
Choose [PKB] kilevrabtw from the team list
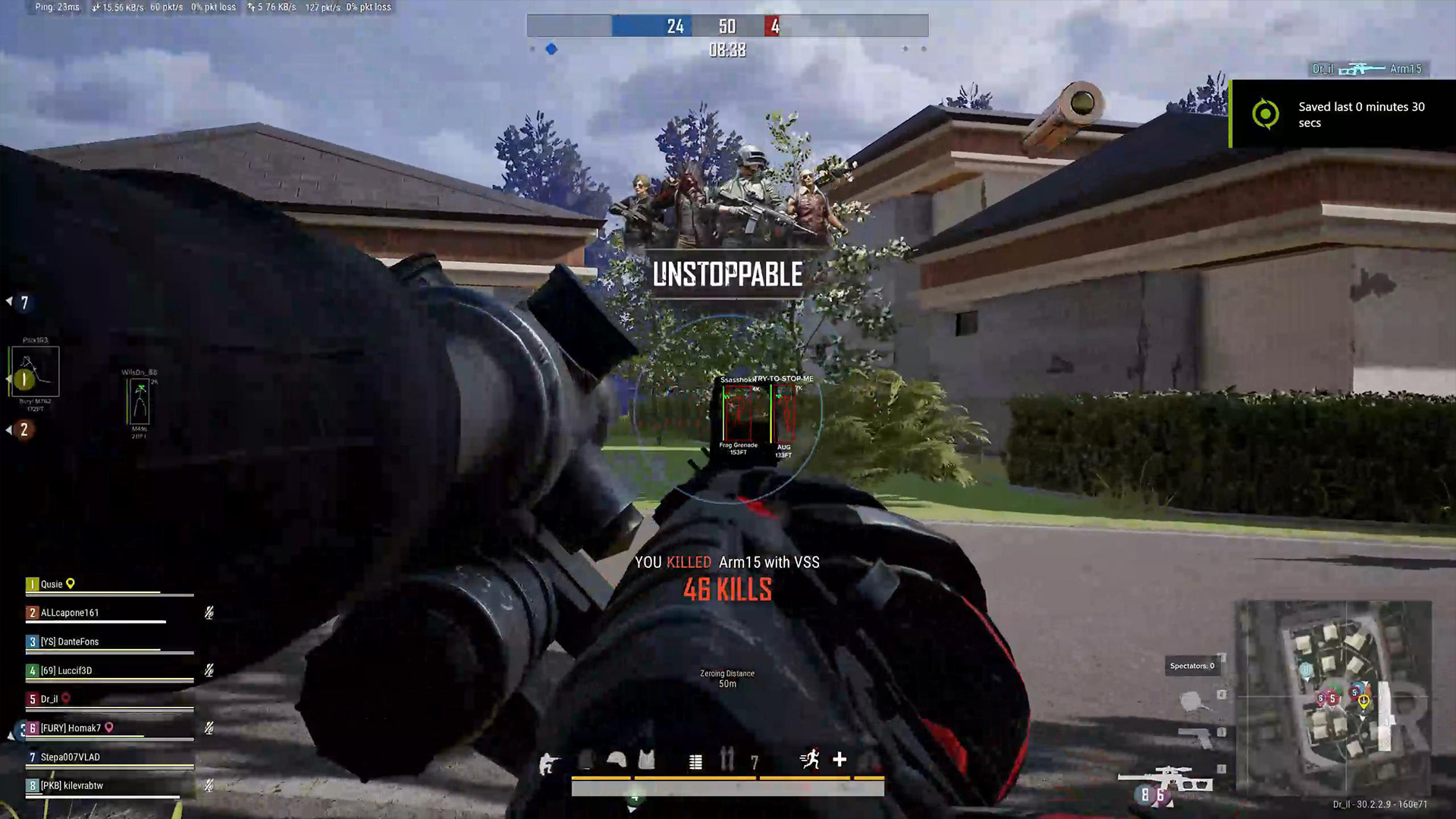[71, 786]
